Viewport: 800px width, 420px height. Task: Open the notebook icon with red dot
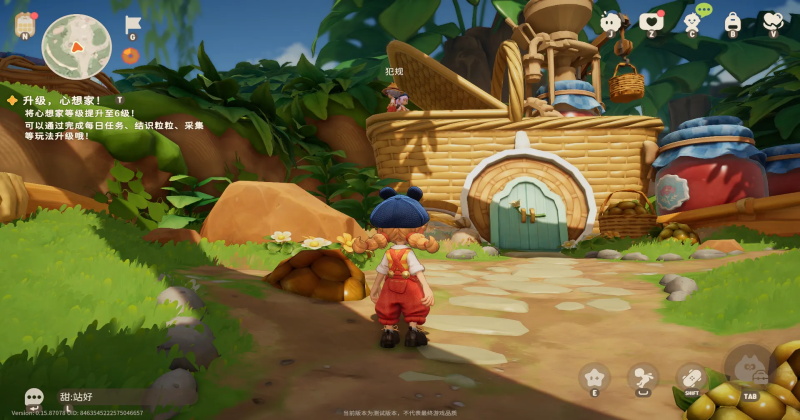(23, 26)
